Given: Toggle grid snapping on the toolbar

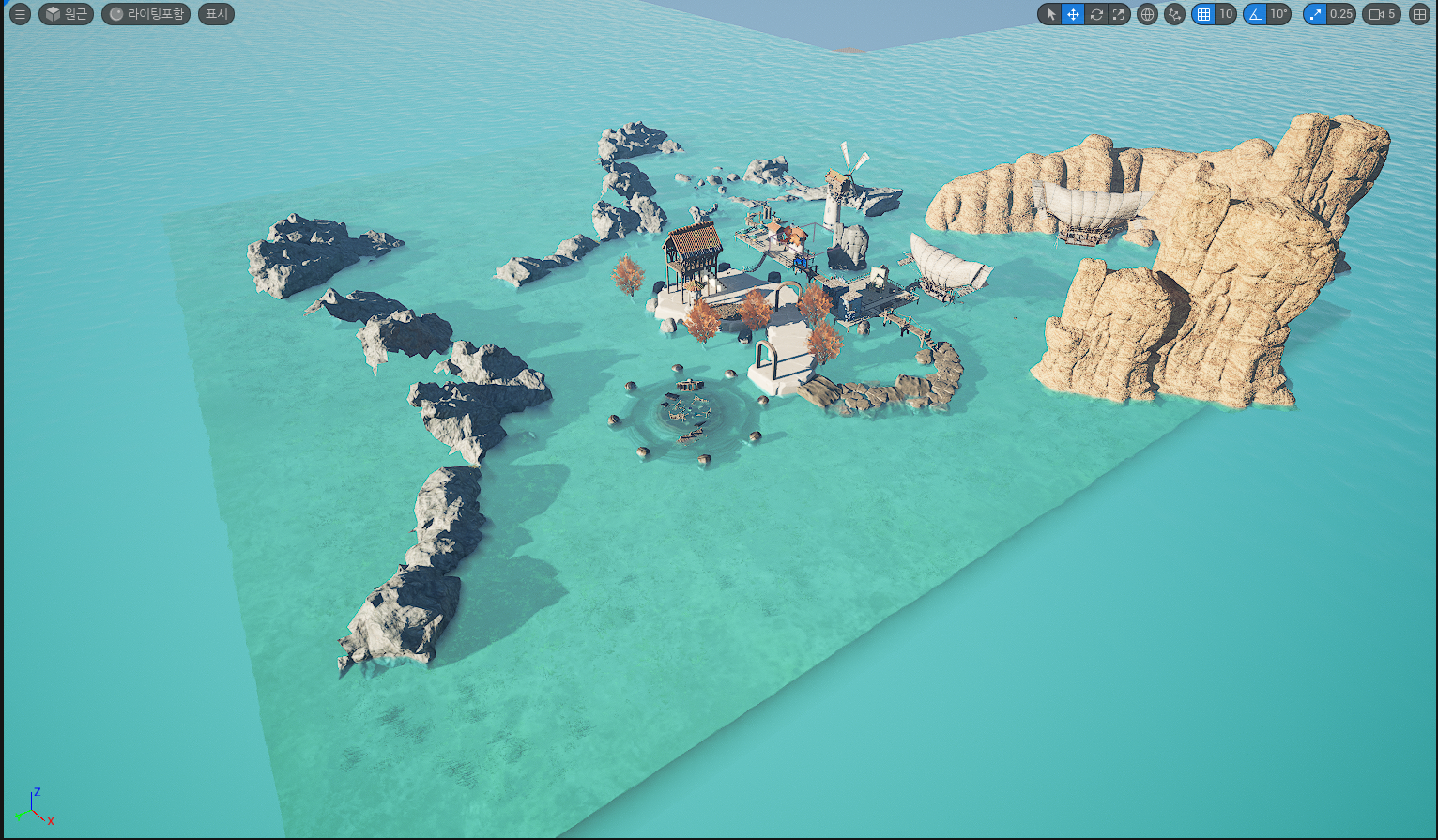Looking at the screenshot, I should tap(1203, 14).
